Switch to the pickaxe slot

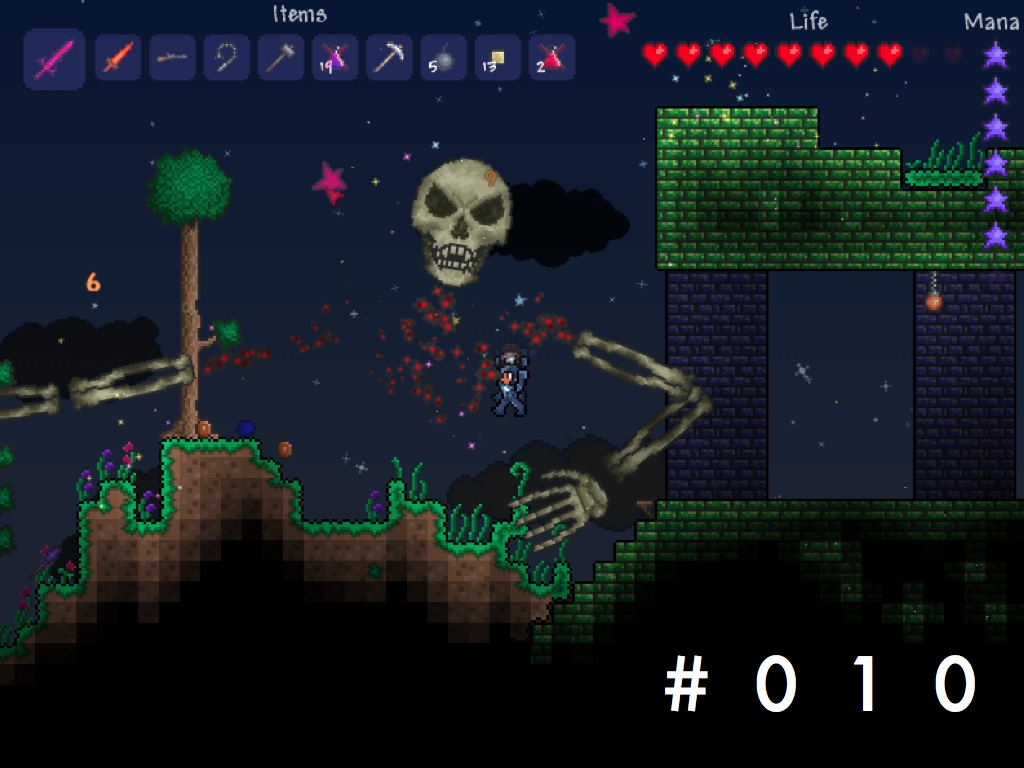coord(388,58)
